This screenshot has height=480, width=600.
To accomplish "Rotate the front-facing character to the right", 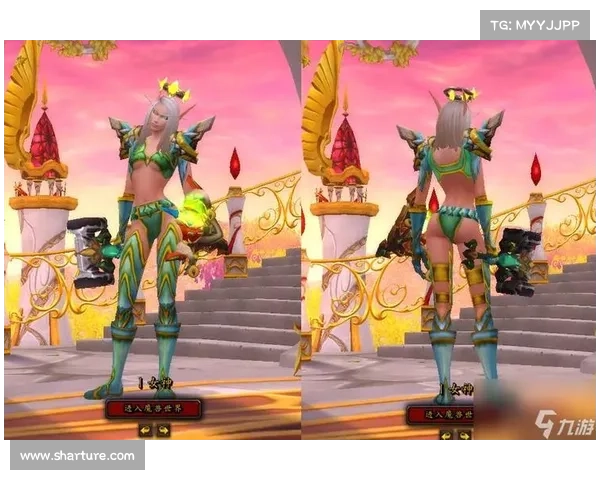I will (163, 430).
